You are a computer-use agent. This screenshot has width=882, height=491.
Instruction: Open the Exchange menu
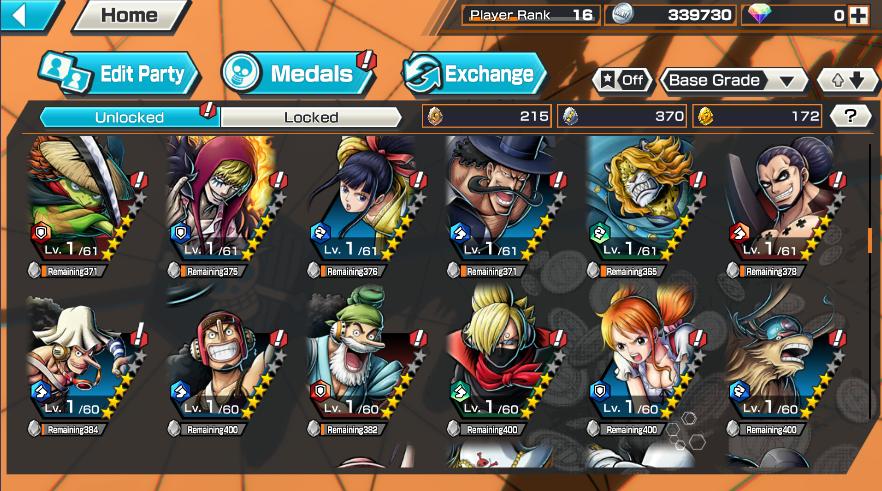(x=473, y=73)
